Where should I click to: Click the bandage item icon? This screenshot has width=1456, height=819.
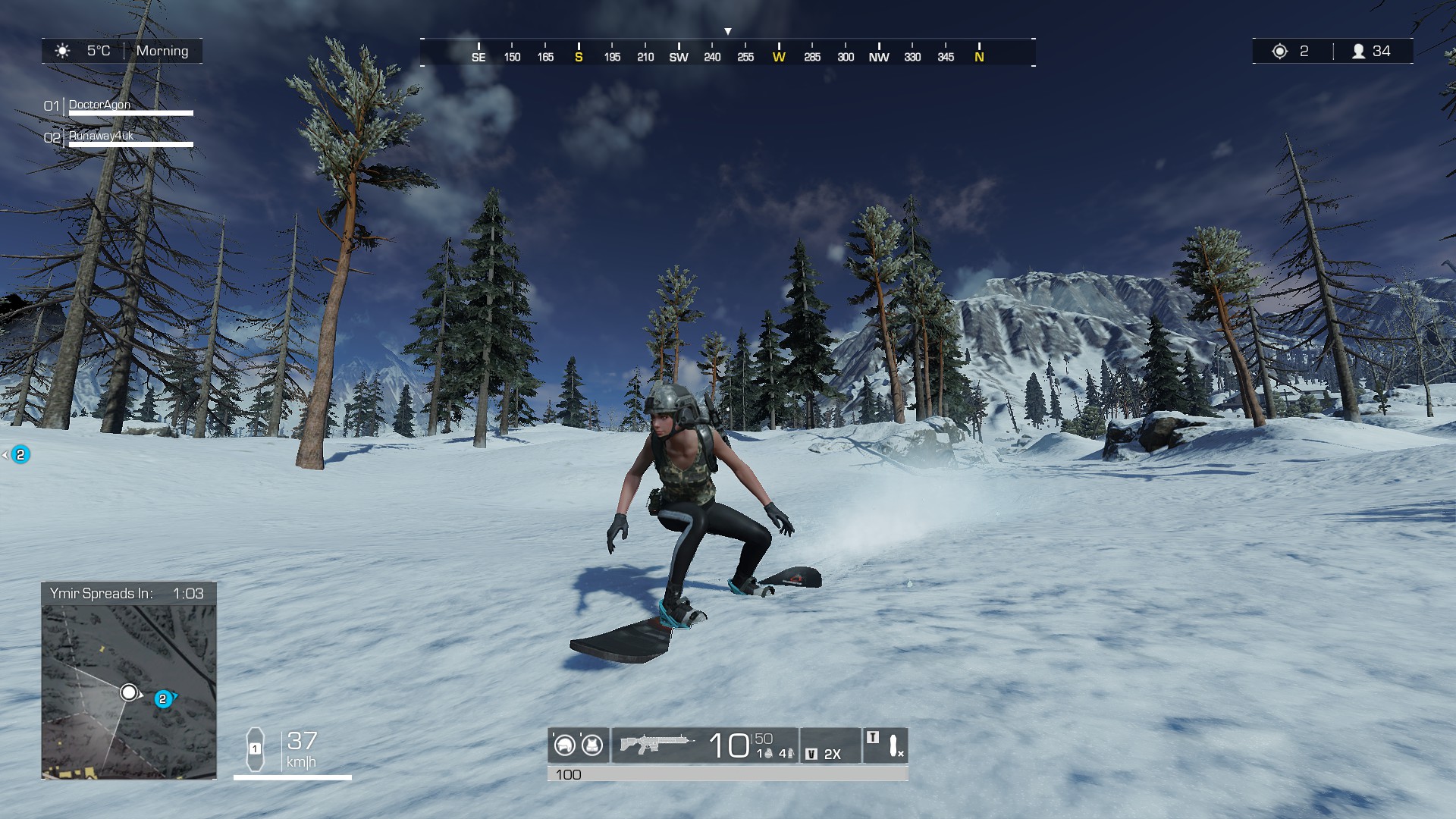(893, 748)
